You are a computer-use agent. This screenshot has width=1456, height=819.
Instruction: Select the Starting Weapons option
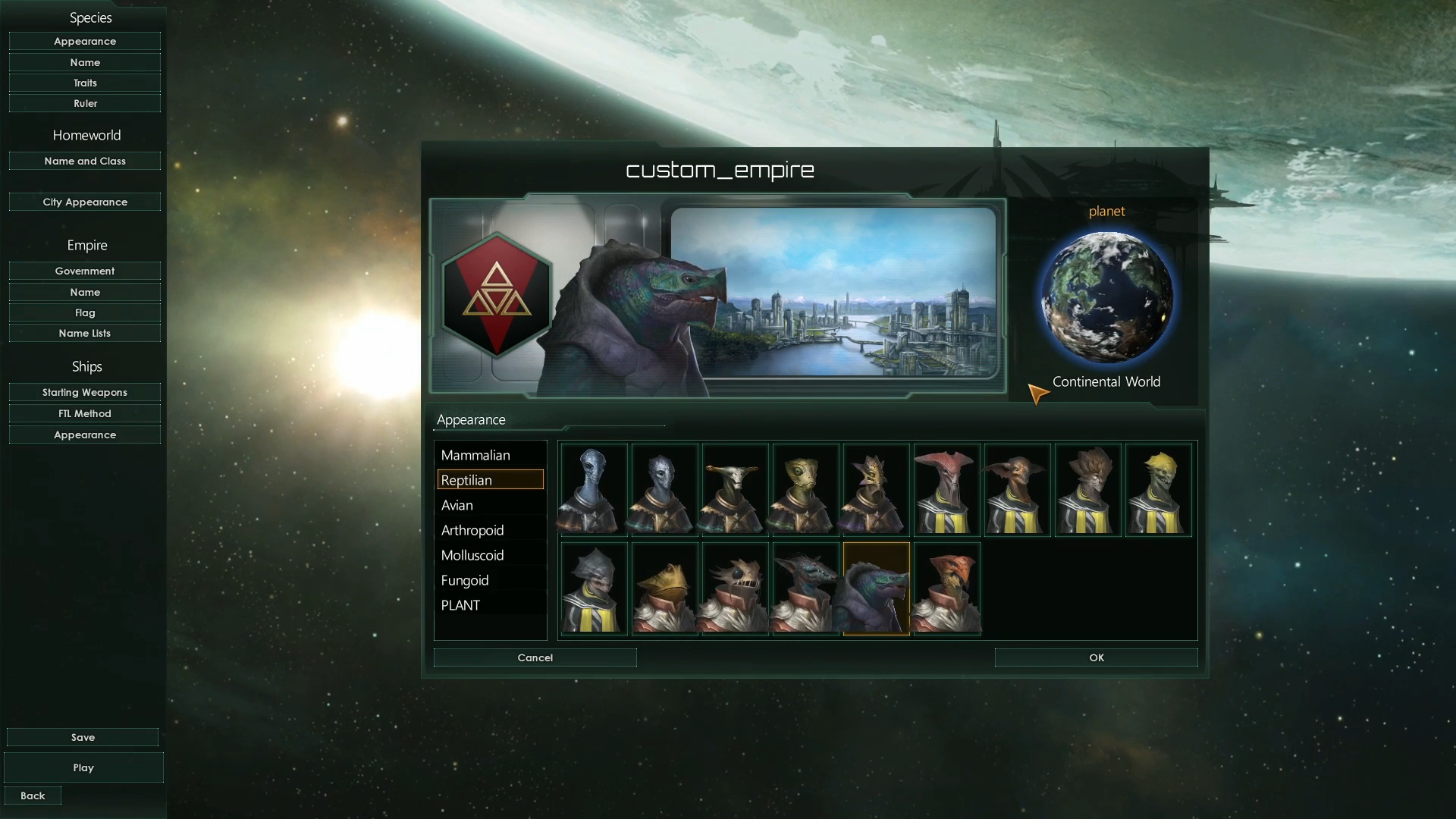point(85,392)
